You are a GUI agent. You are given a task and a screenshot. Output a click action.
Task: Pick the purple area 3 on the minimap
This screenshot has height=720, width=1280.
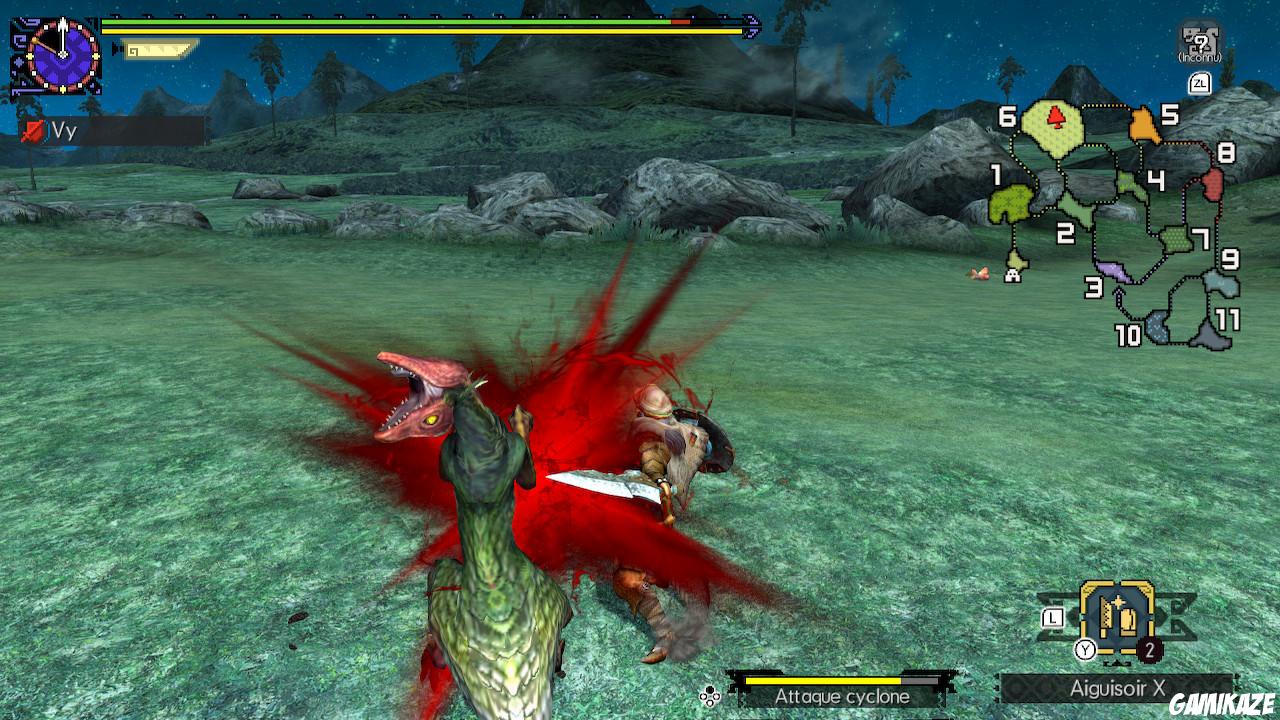tap(1114, 270)
